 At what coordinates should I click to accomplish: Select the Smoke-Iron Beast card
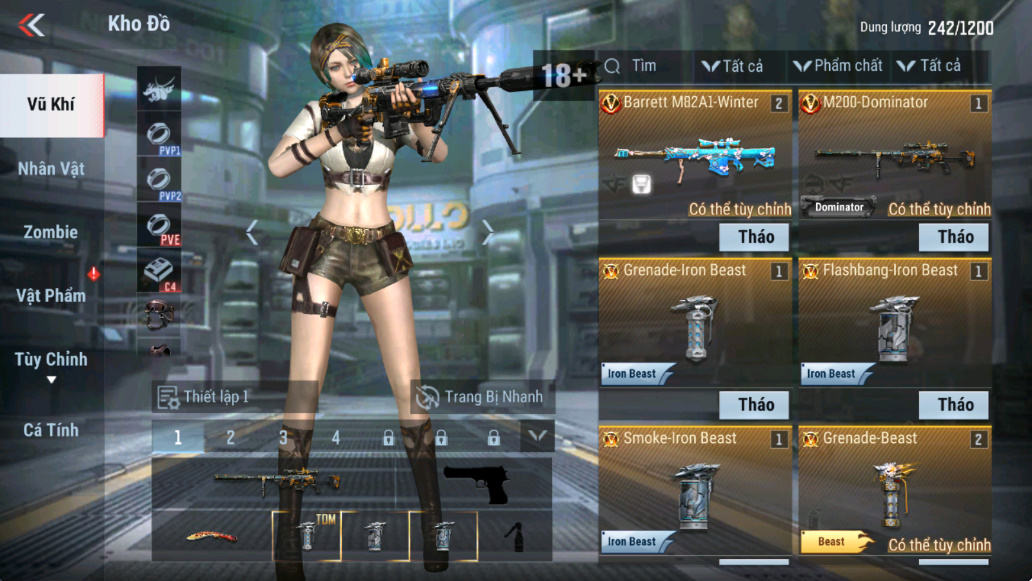[695, 490]
